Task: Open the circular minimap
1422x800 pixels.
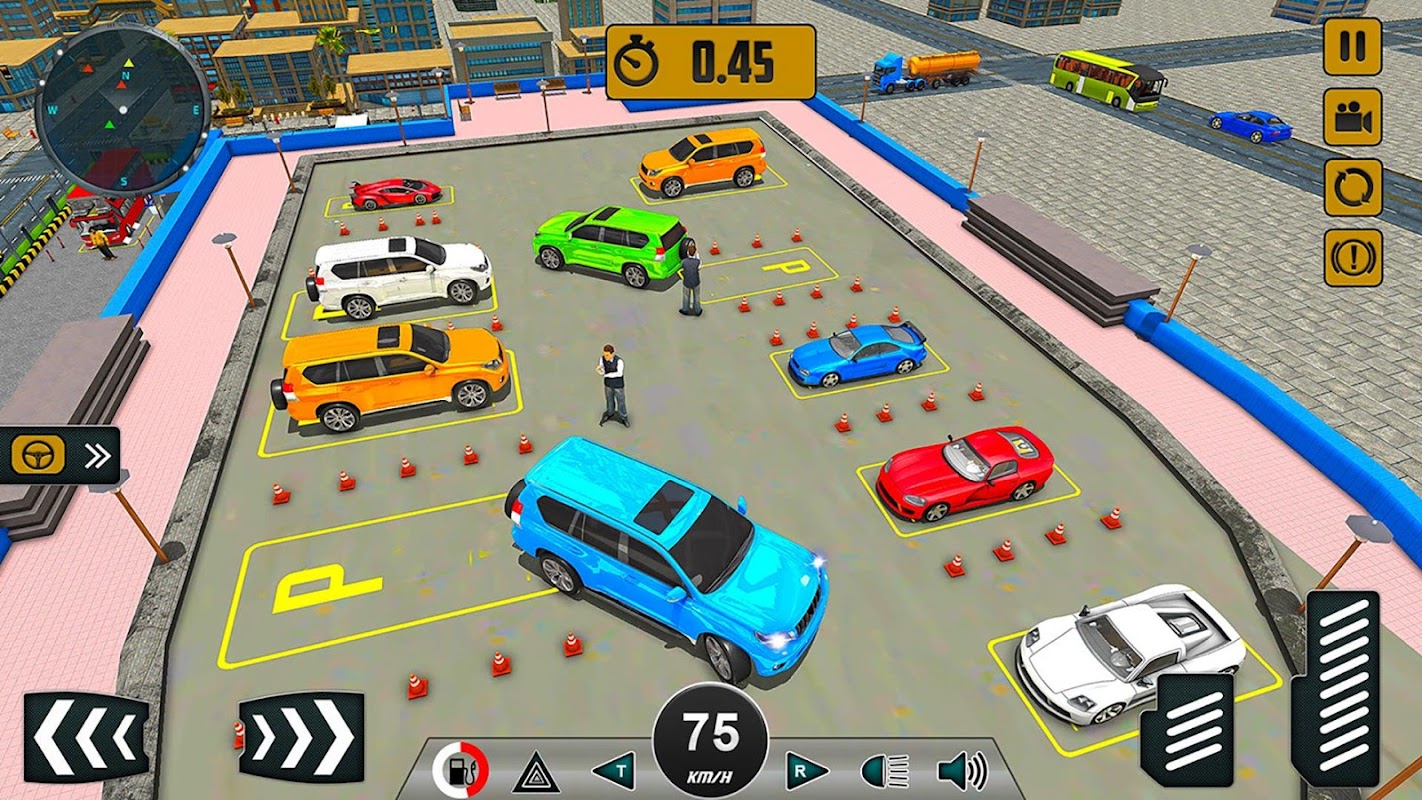Action: tap(122, 109)
